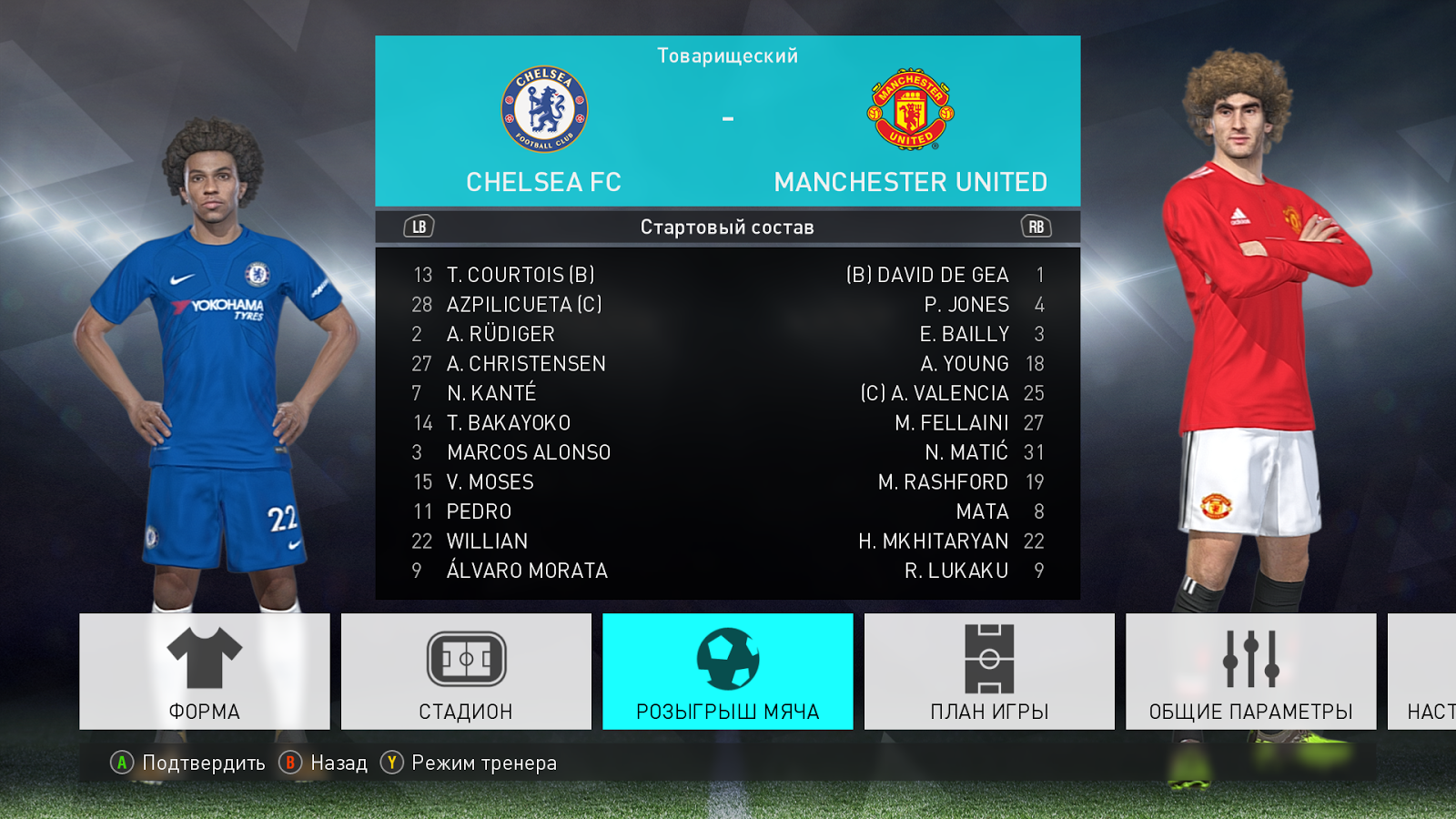
Task: Click the Manchester United club crest
Action: pyautogui.click(x=910, y=109)
